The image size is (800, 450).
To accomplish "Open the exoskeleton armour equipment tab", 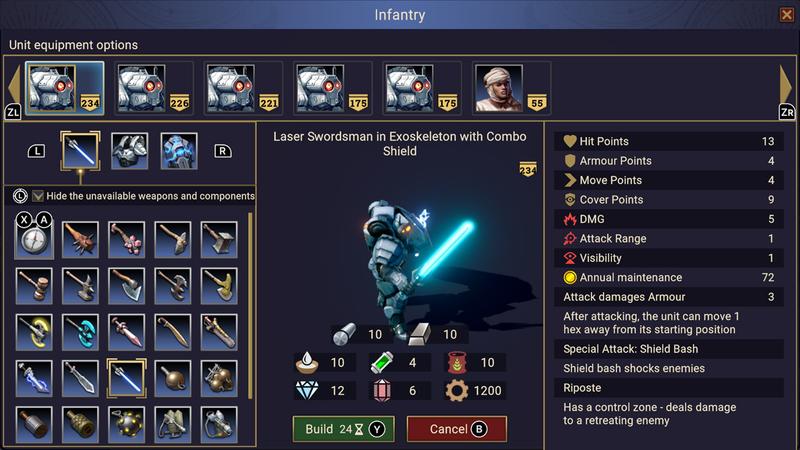I will click(x=129, y=151).
